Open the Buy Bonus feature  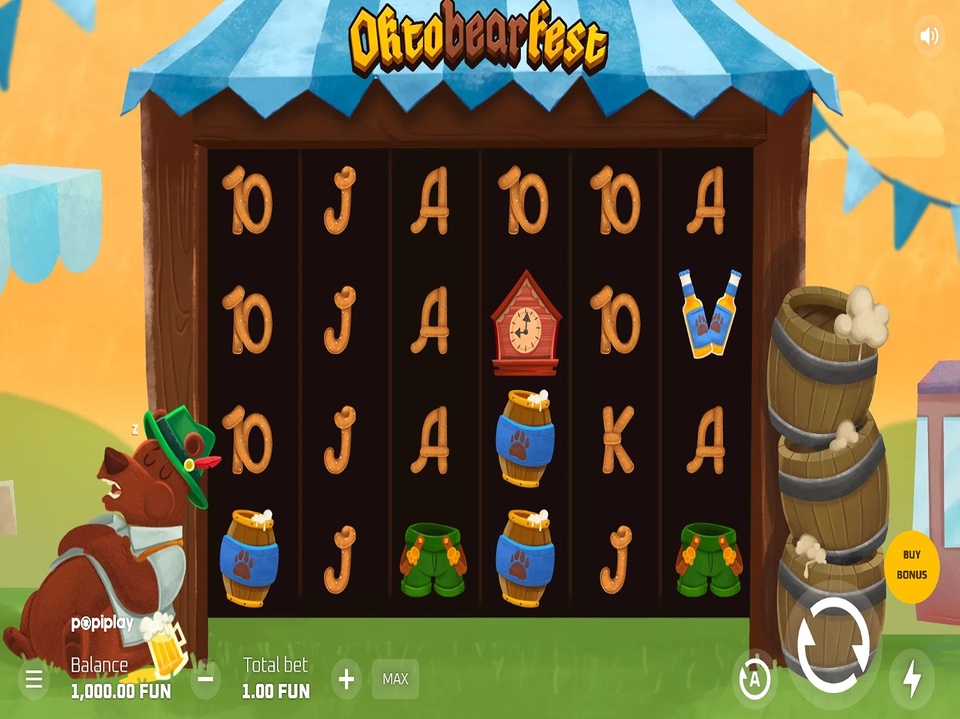click(x=911, y=567)
